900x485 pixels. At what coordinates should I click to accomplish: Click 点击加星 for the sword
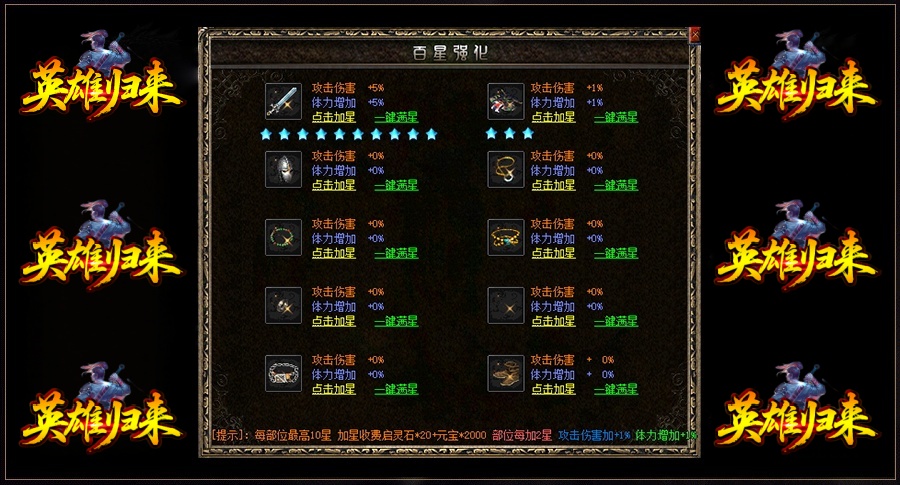(x=333, y=117)
